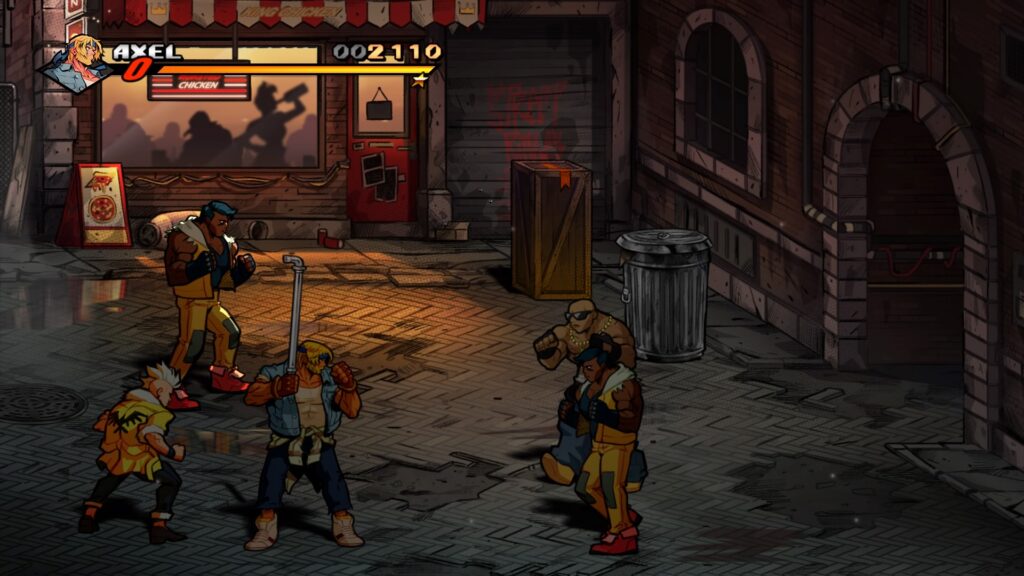Select the star special move icon
Screen dimensions: 1024x576
[420, 79]
